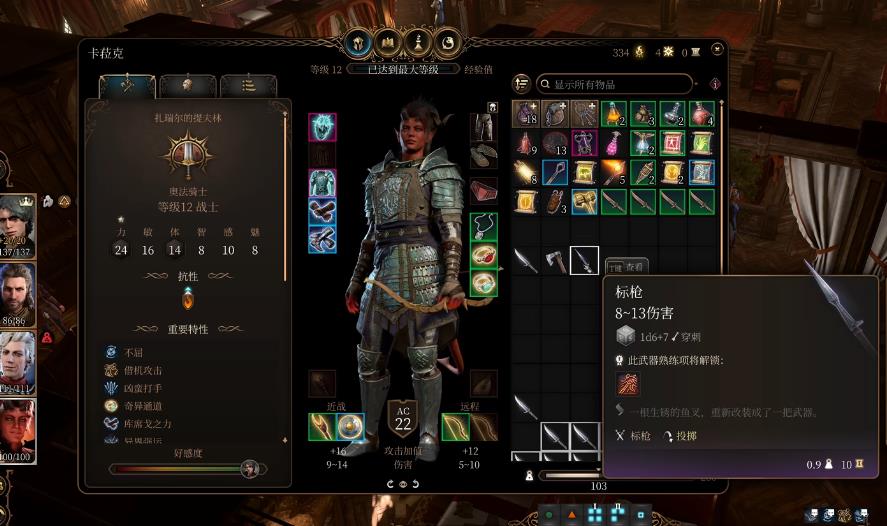Select the melee main-hand weapon slot

coord(322,427)
